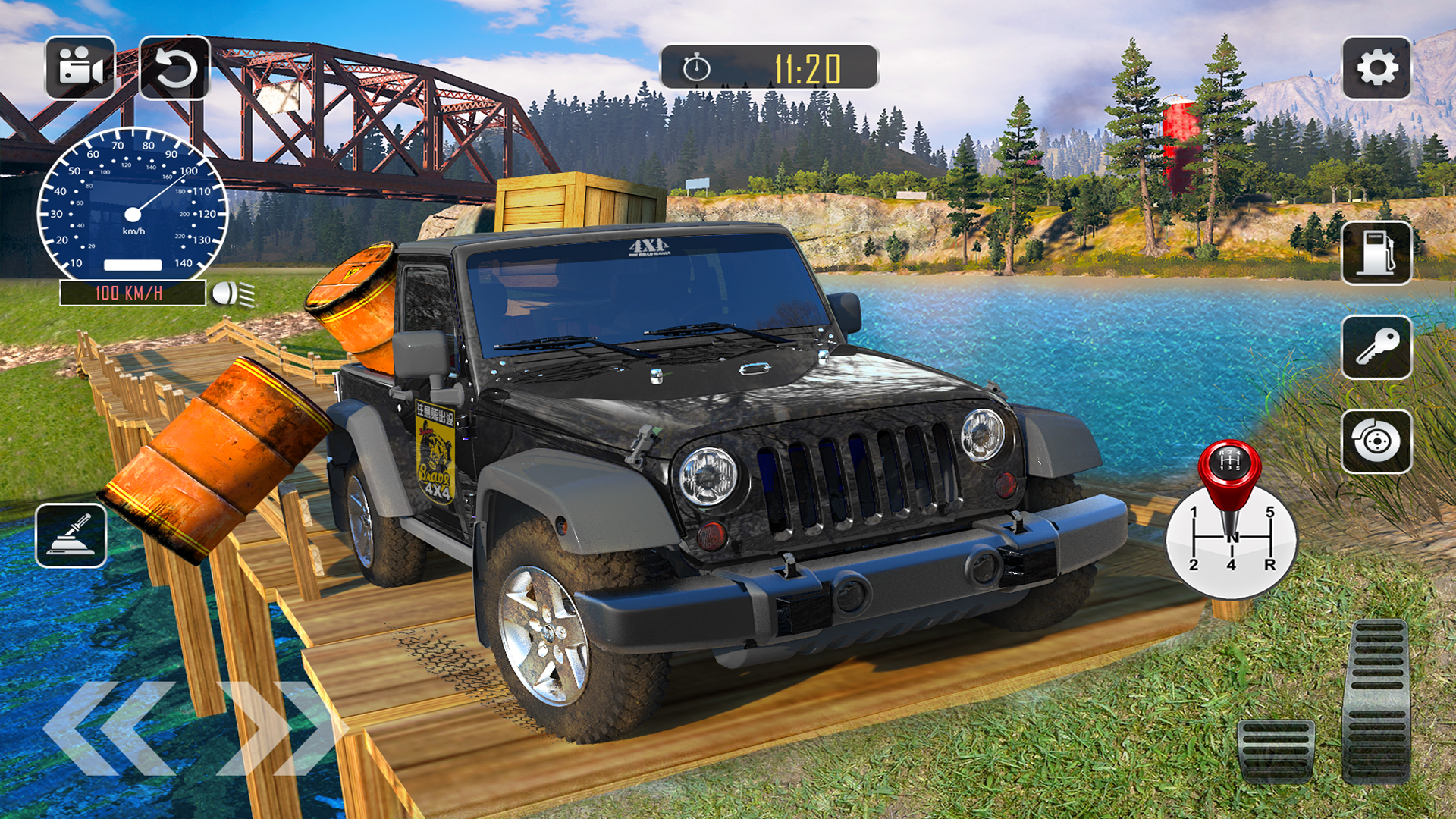Viewport: 1456px width, 819px height.
Task: Open the gear settings menu
Action: [1376, 68]
